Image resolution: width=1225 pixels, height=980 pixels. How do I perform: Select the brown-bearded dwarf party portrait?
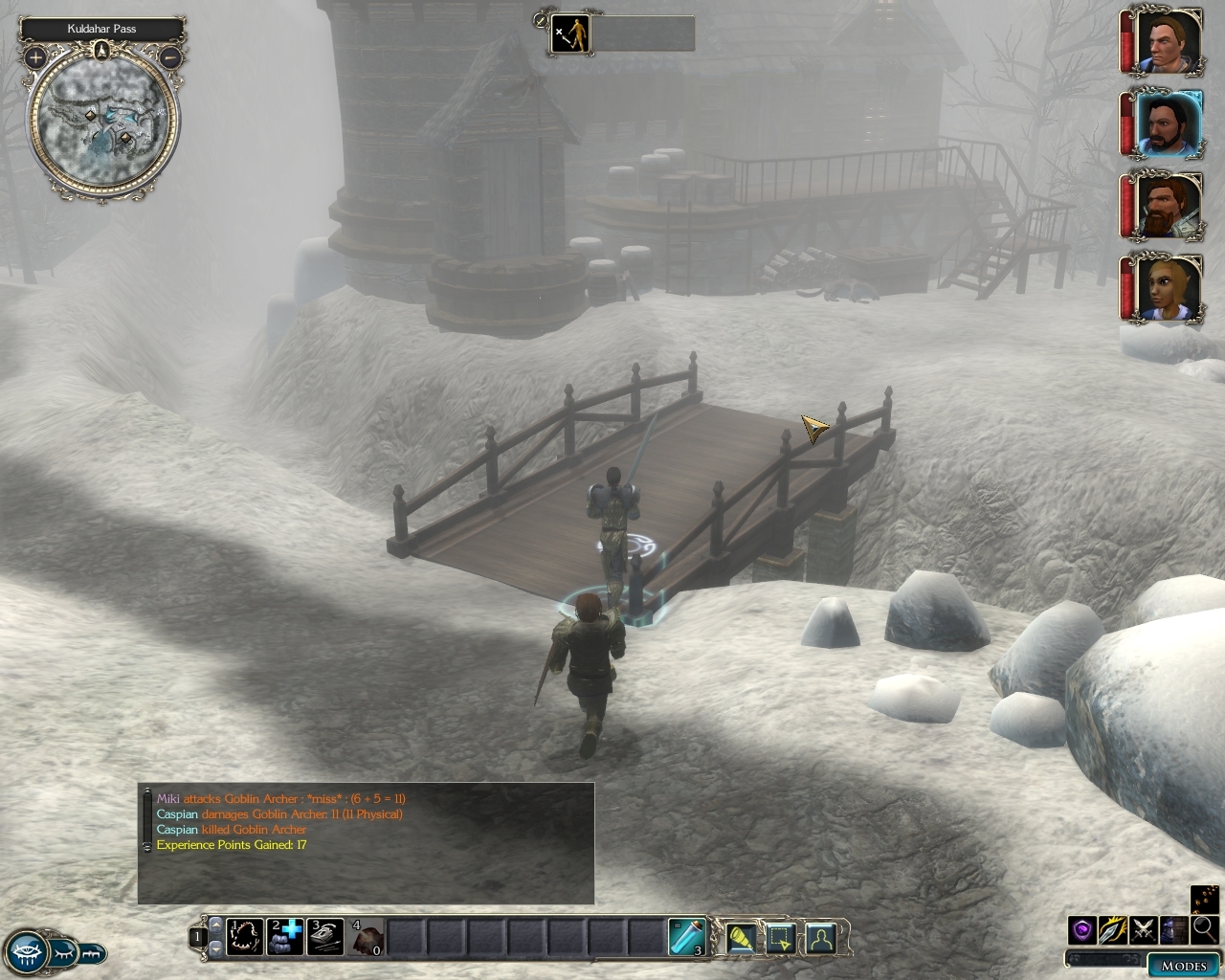pos(1168,206)
